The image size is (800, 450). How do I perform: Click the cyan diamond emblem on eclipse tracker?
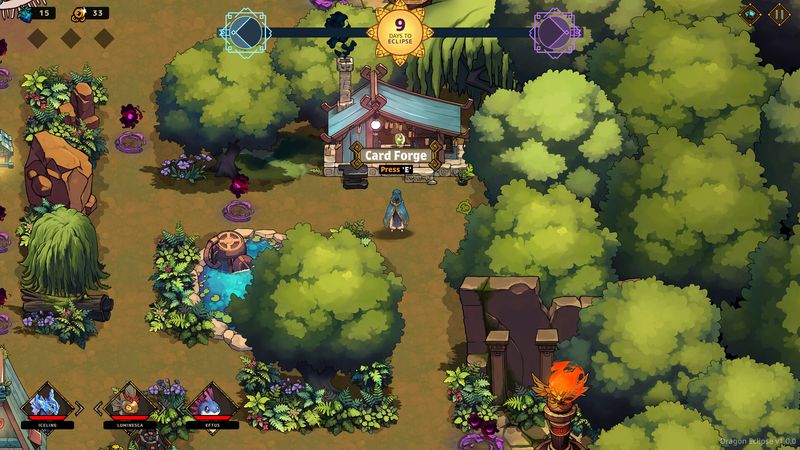point(245,32)
